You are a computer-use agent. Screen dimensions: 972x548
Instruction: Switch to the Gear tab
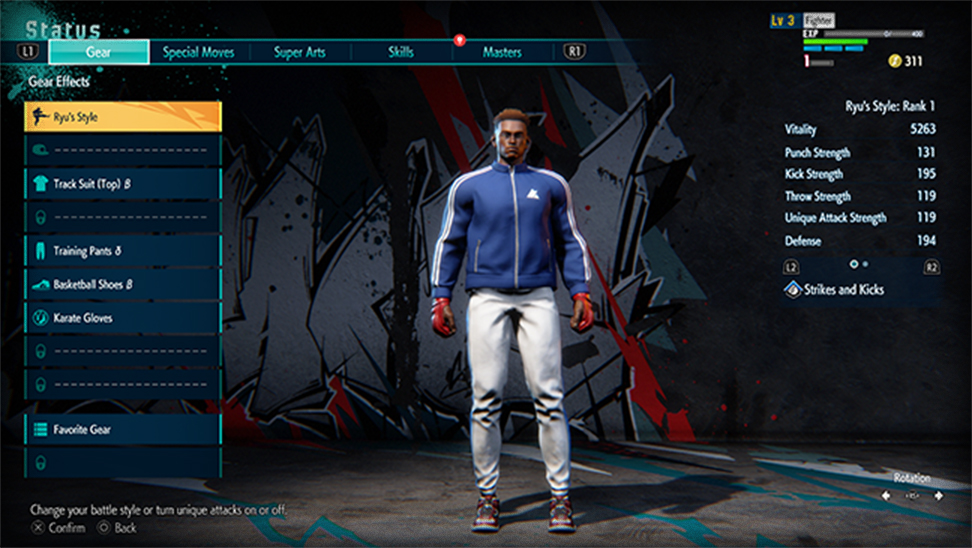98,52
